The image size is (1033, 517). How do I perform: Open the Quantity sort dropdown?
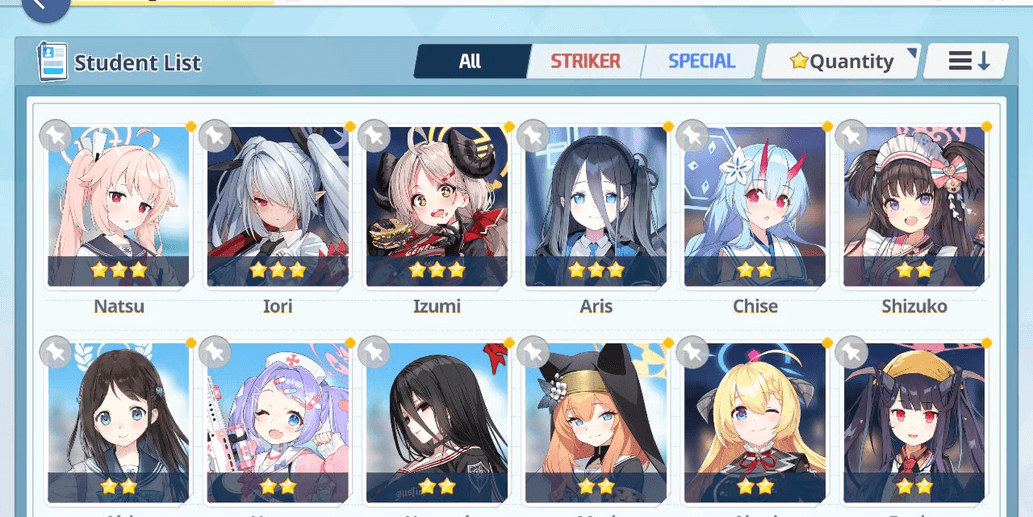841,62
